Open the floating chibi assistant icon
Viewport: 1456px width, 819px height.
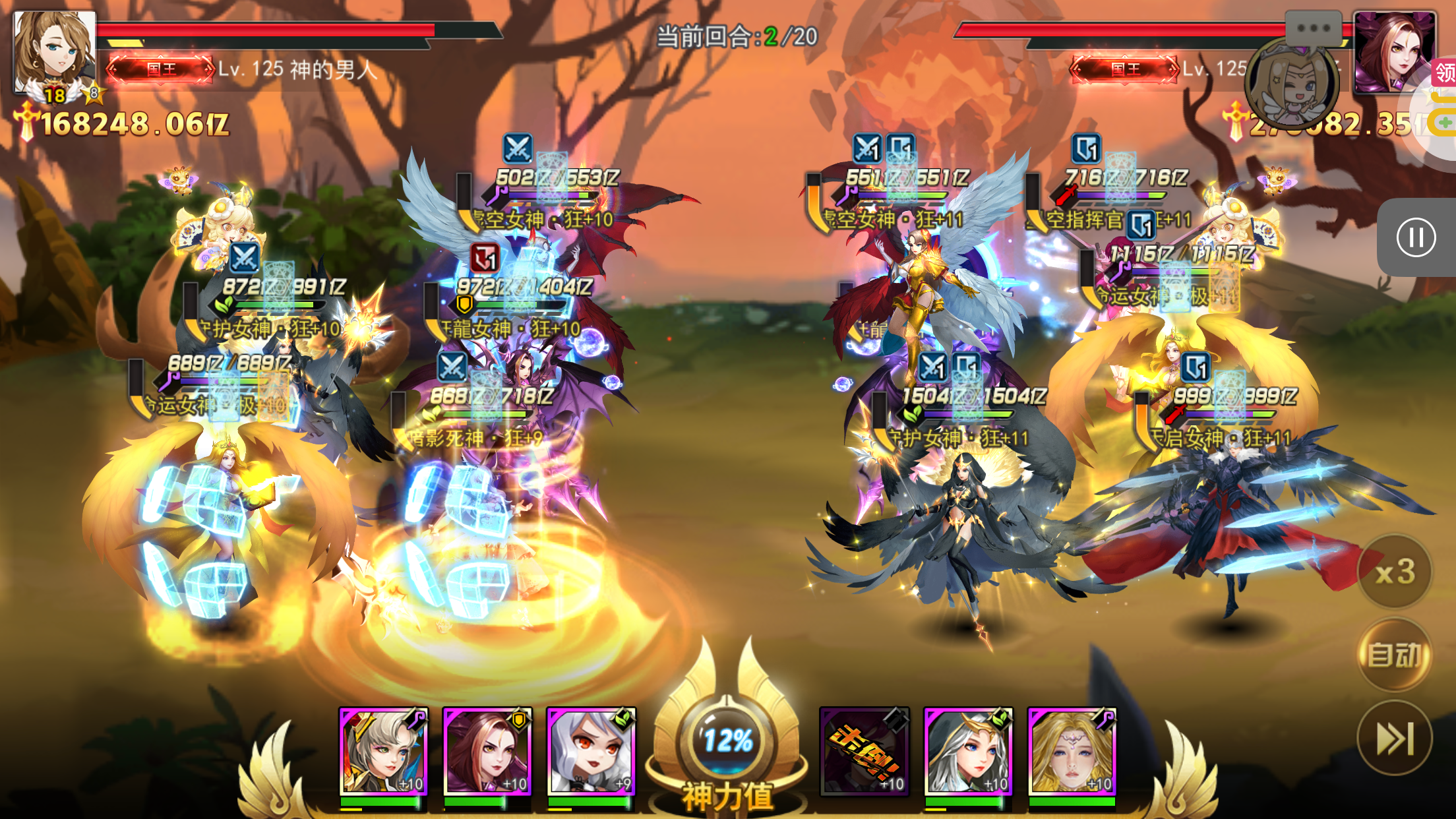click(x=1292, y=84)
